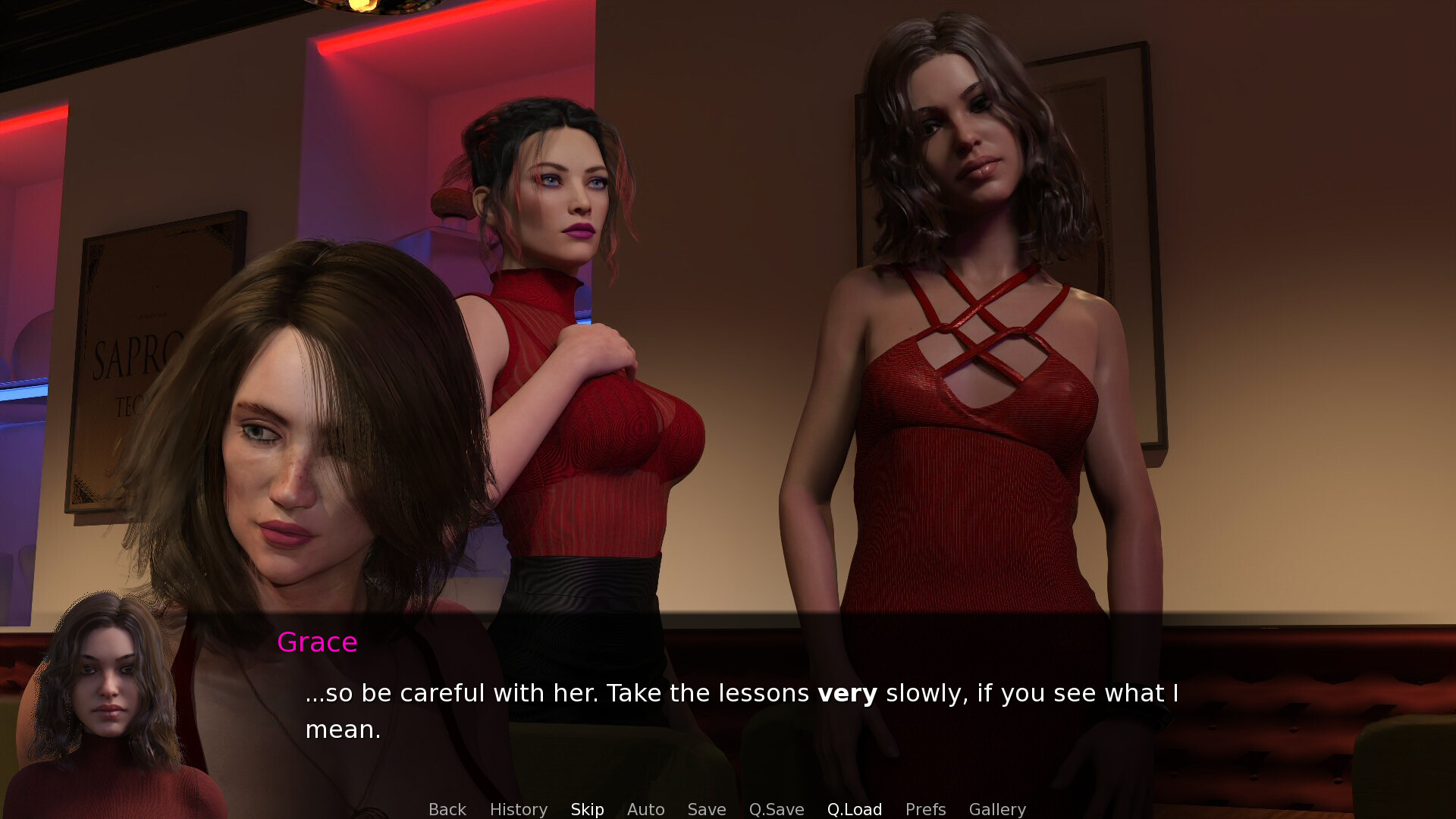Load the quick save with Q.Load
The height and width of the screenshot is (819, 1456).
click(854, 809)
